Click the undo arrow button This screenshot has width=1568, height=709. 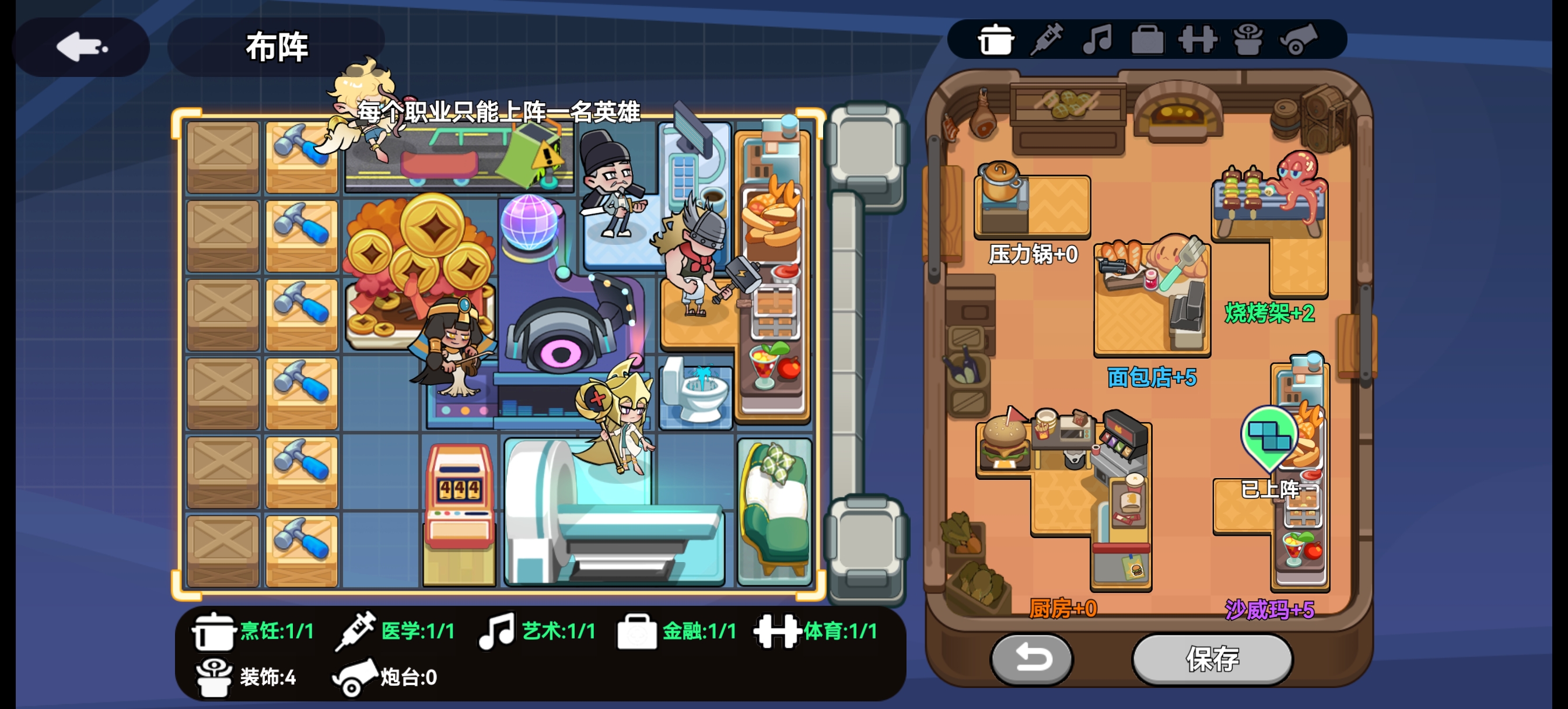(x=1032, y=658)
